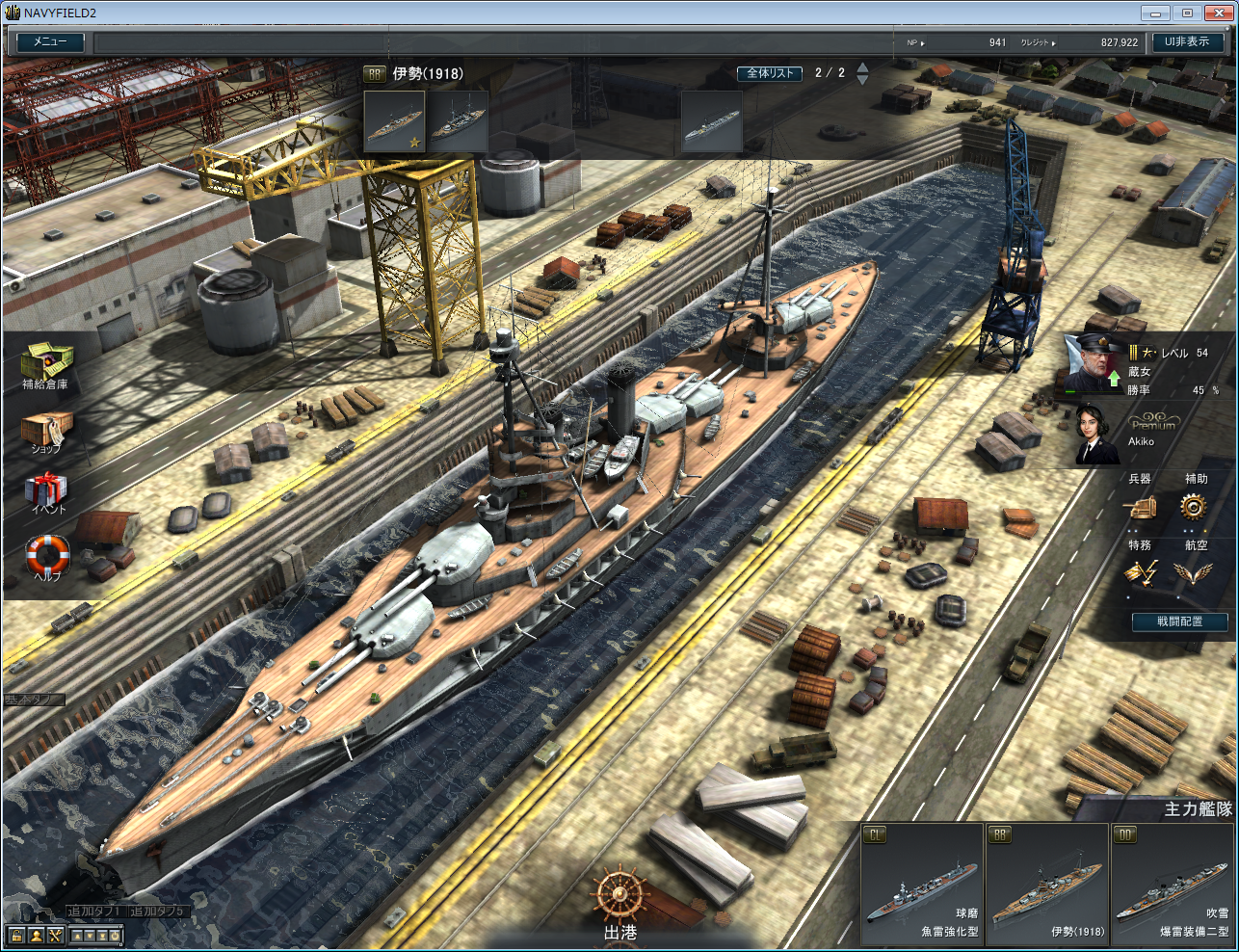Screen dimensions: 1239x952
Task: Open ヘルプ lifebuoy help icon
Action: tap(47, 556)
